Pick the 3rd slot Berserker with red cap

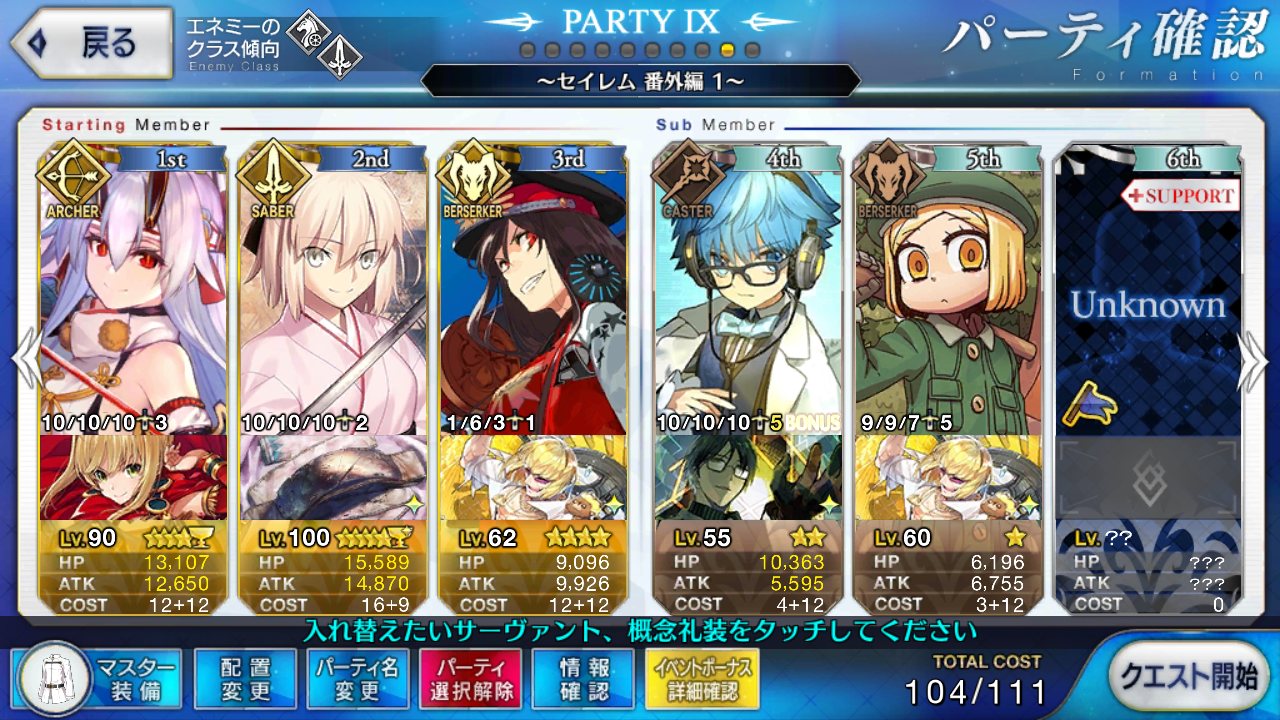coord(533,290)
